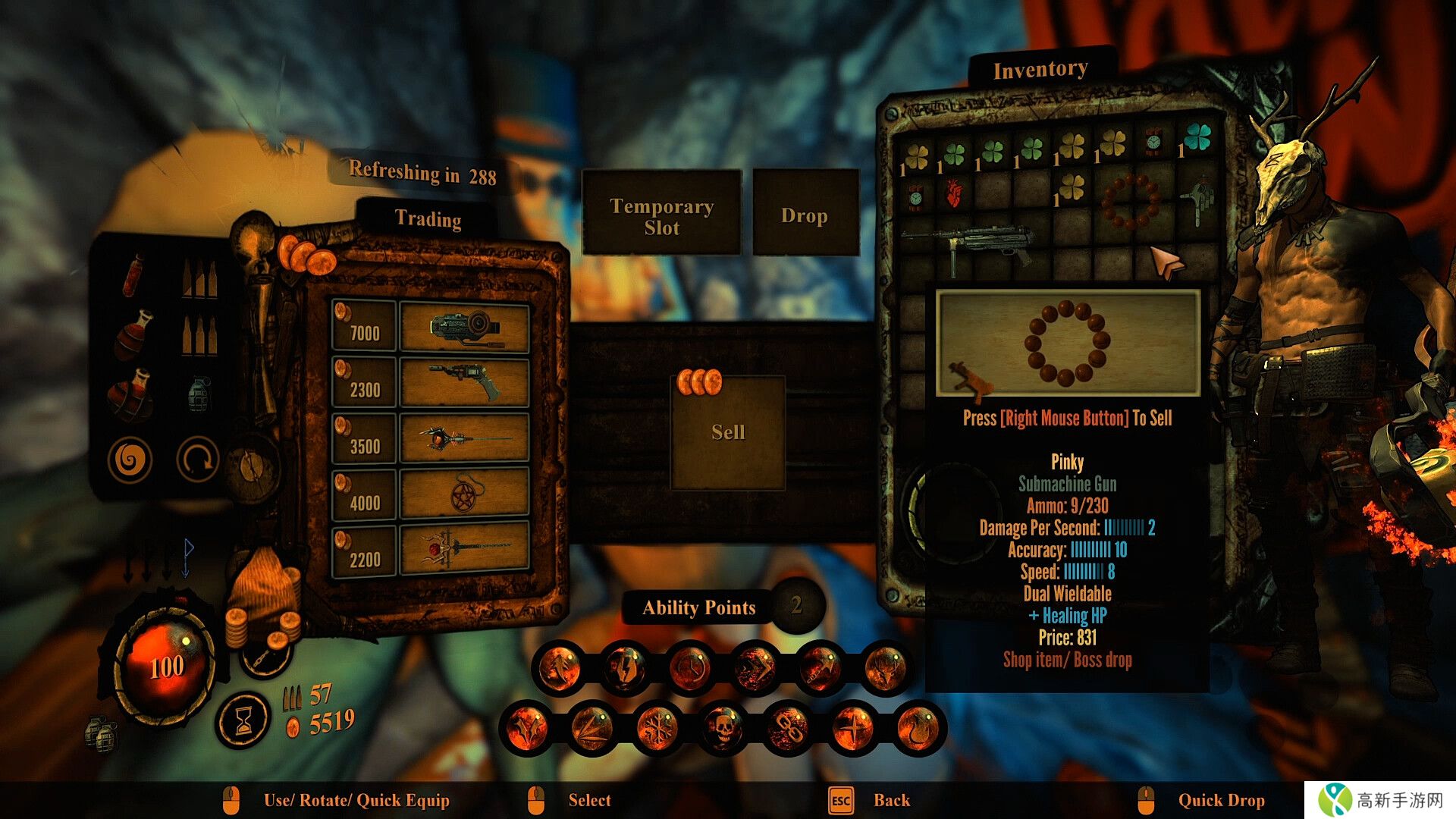Image resolution: width=1456 pixels, height=819 pixels.
Task: Select the spiral icon in shop panel
Action: click(x=130, y=460)
